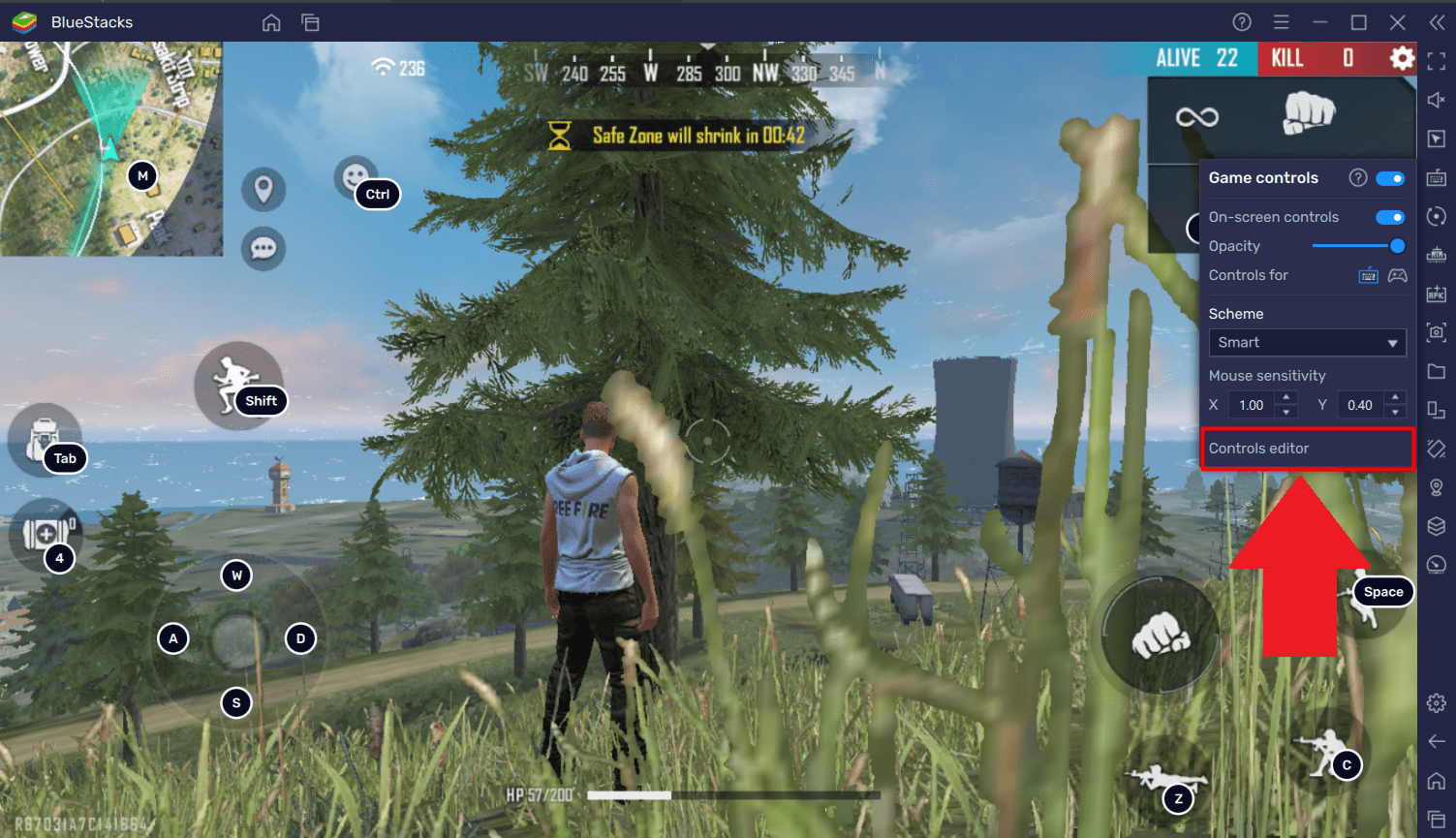
Task: Take a screenshot using the camera icon
Action: coord(1437,332)
